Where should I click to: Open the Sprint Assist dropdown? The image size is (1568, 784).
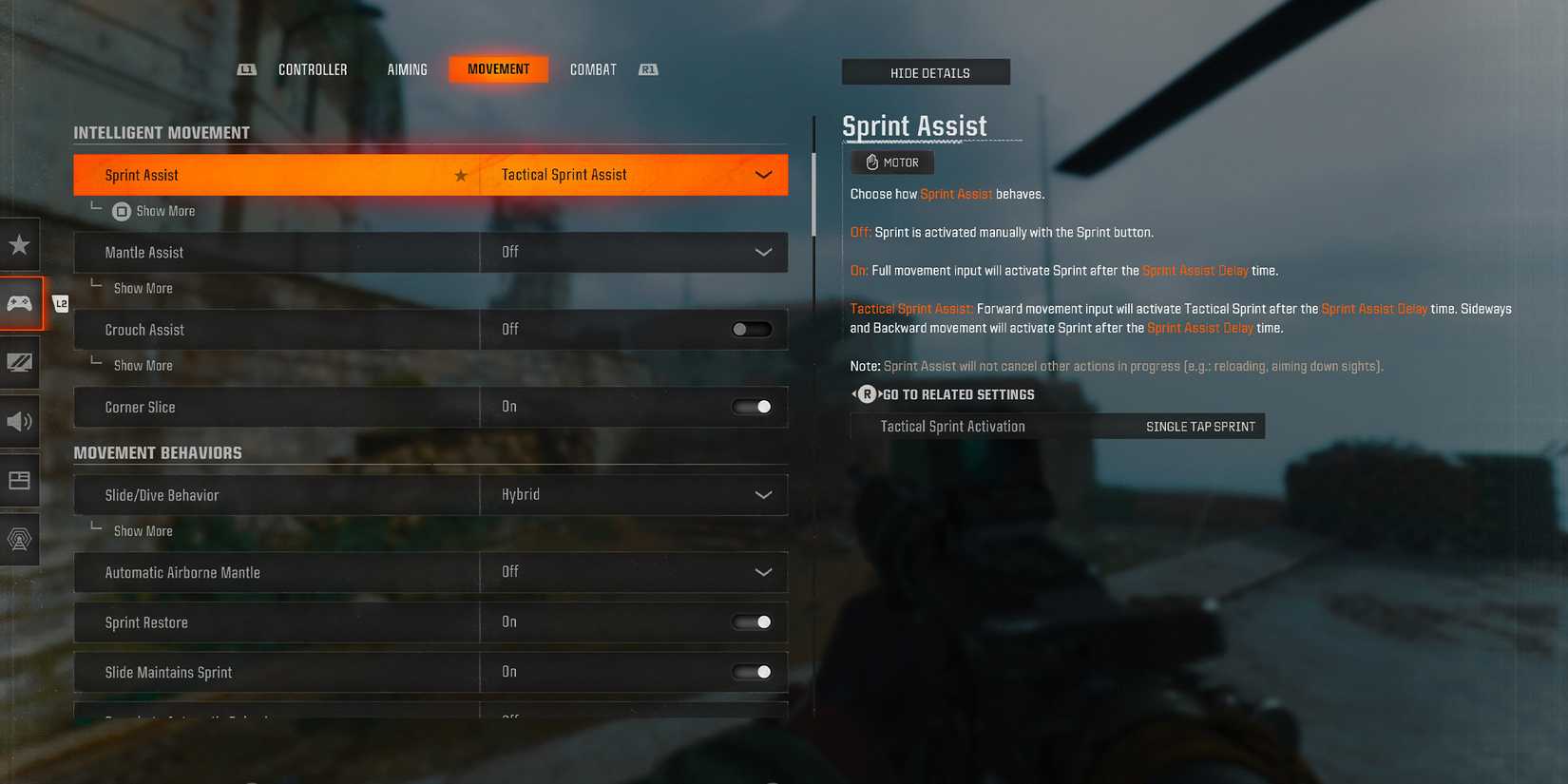click(x=761, y=175)
